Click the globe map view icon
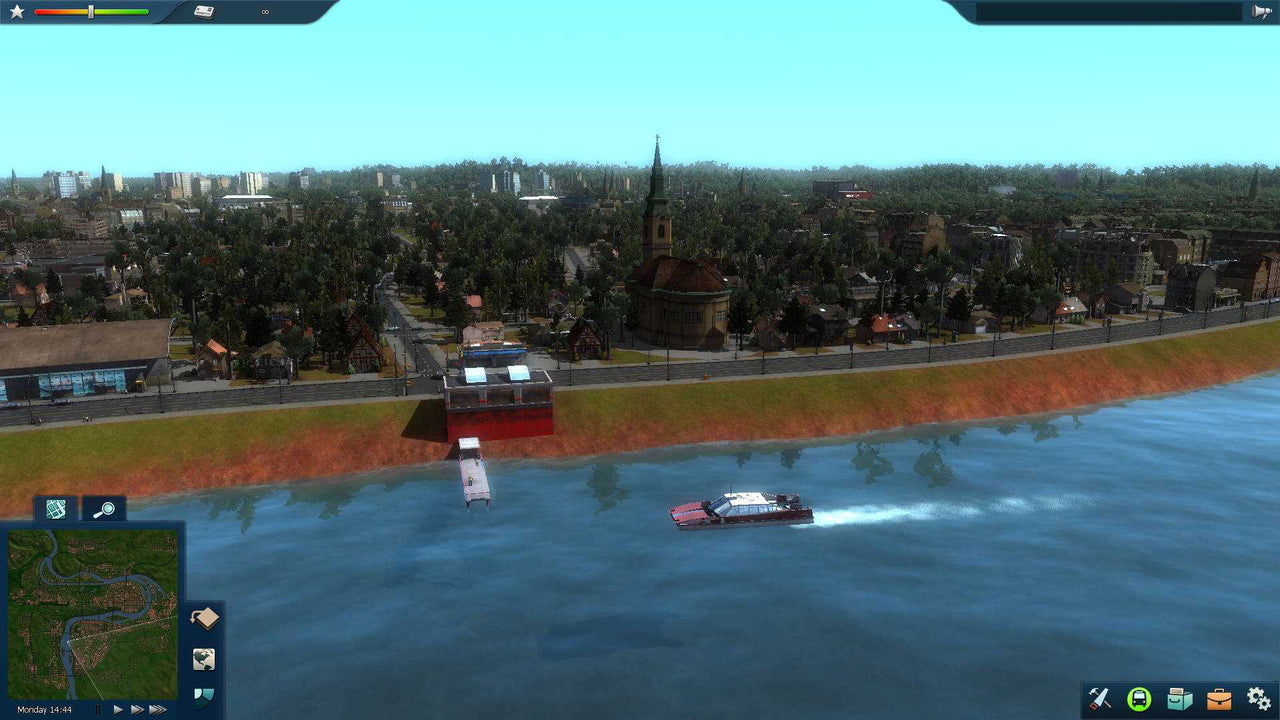 coord(203,657)
